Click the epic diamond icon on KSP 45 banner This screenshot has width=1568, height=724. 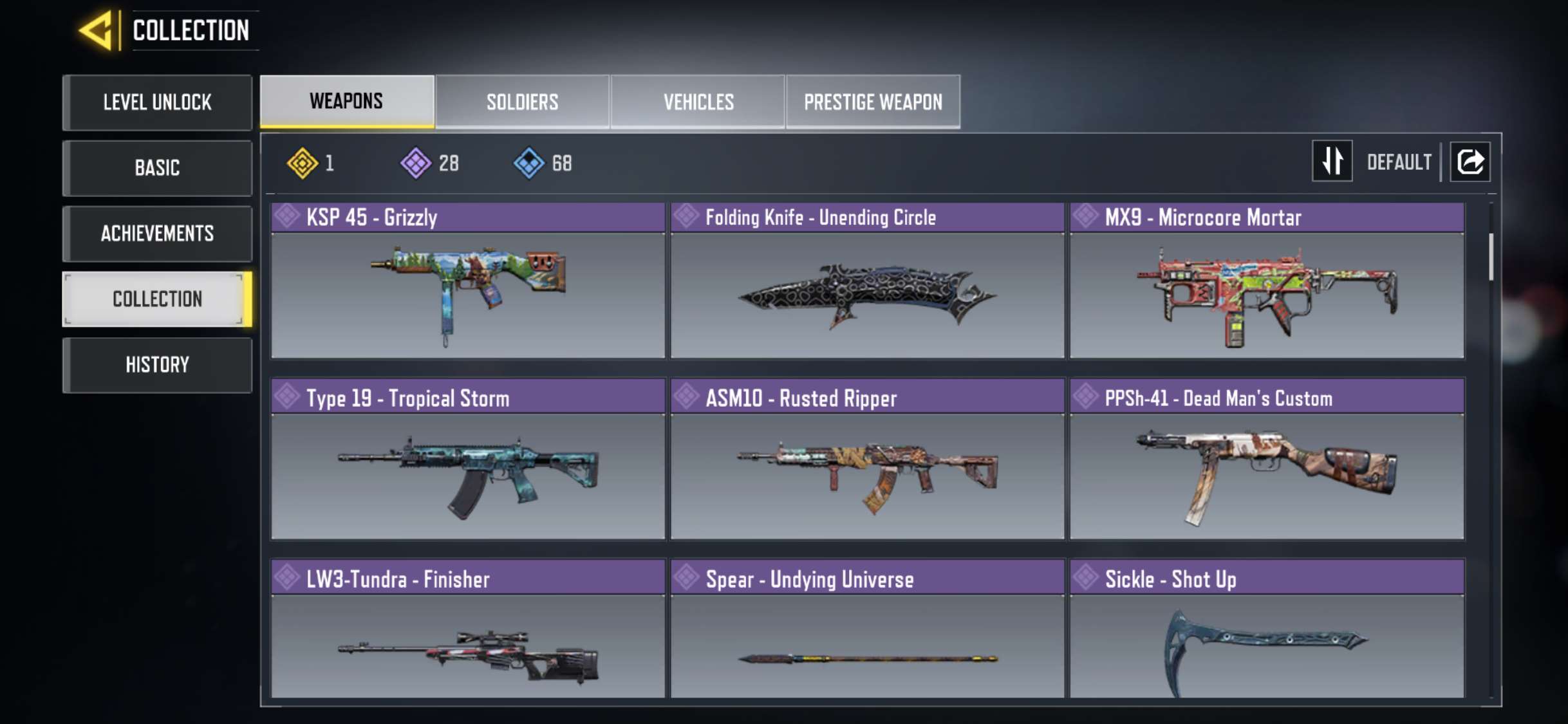coord(286,217)
